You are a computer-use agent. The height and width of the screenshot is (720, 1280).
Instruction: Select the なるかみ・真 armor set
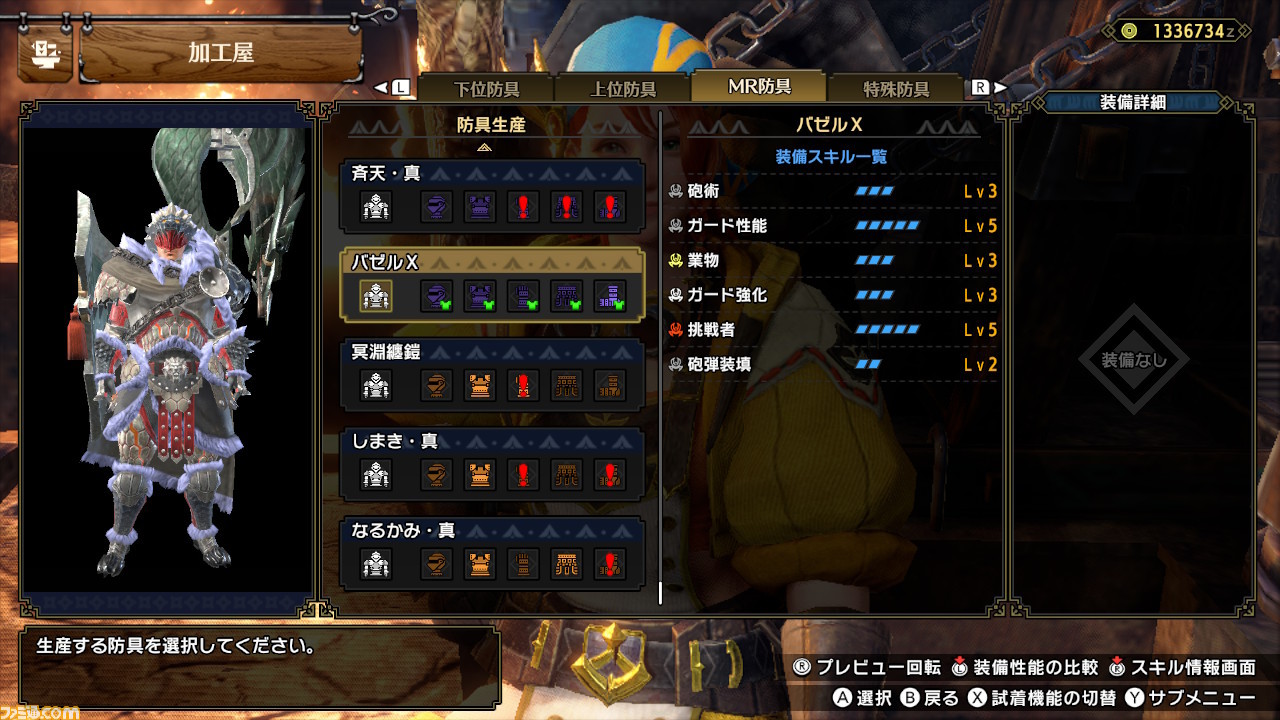492,530
